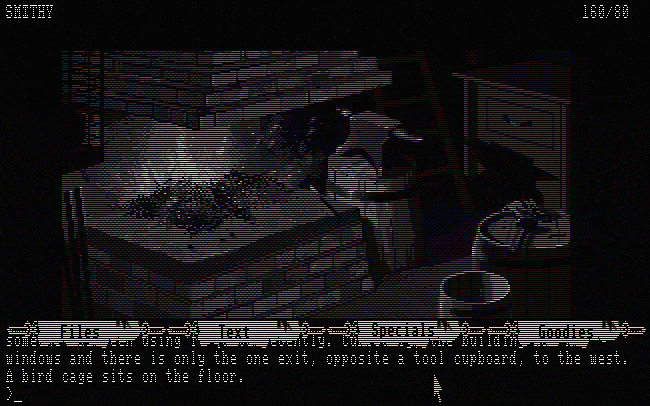Open the Text menu
Viewport: 650px width, 406px height.
tap(233, 331)
